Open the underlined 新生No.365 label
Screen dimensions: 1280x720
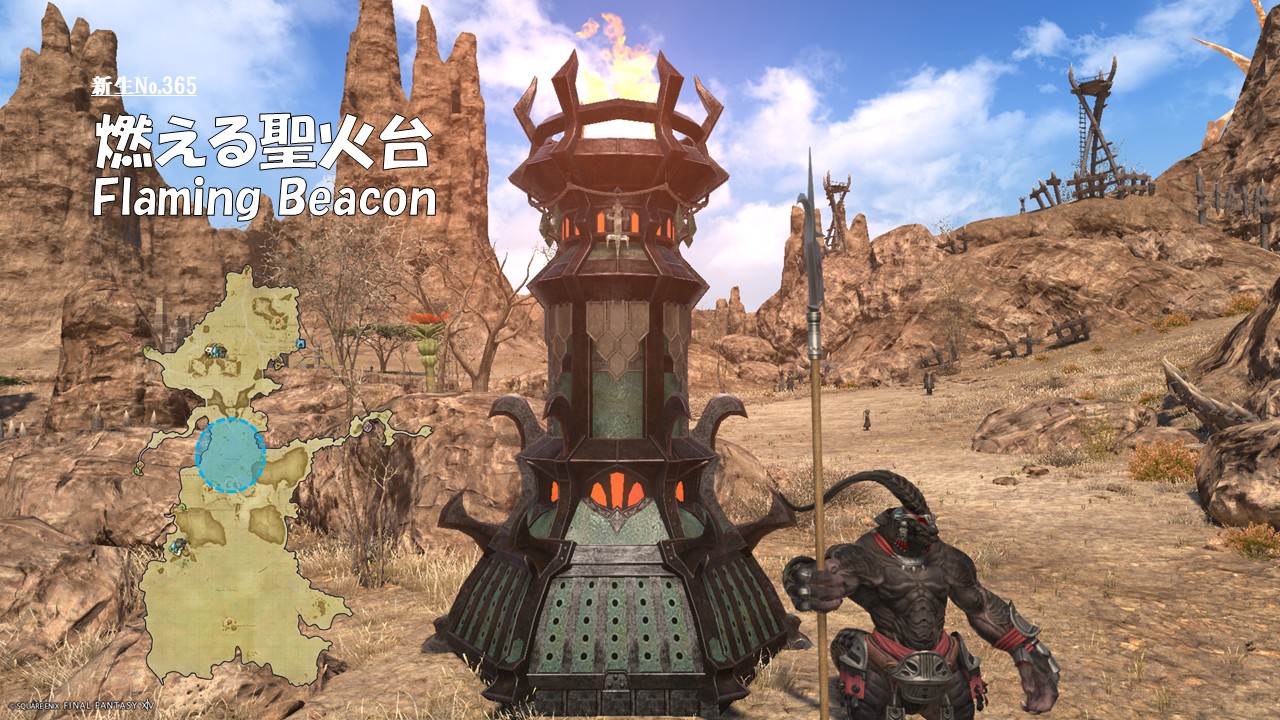point(144,86)
